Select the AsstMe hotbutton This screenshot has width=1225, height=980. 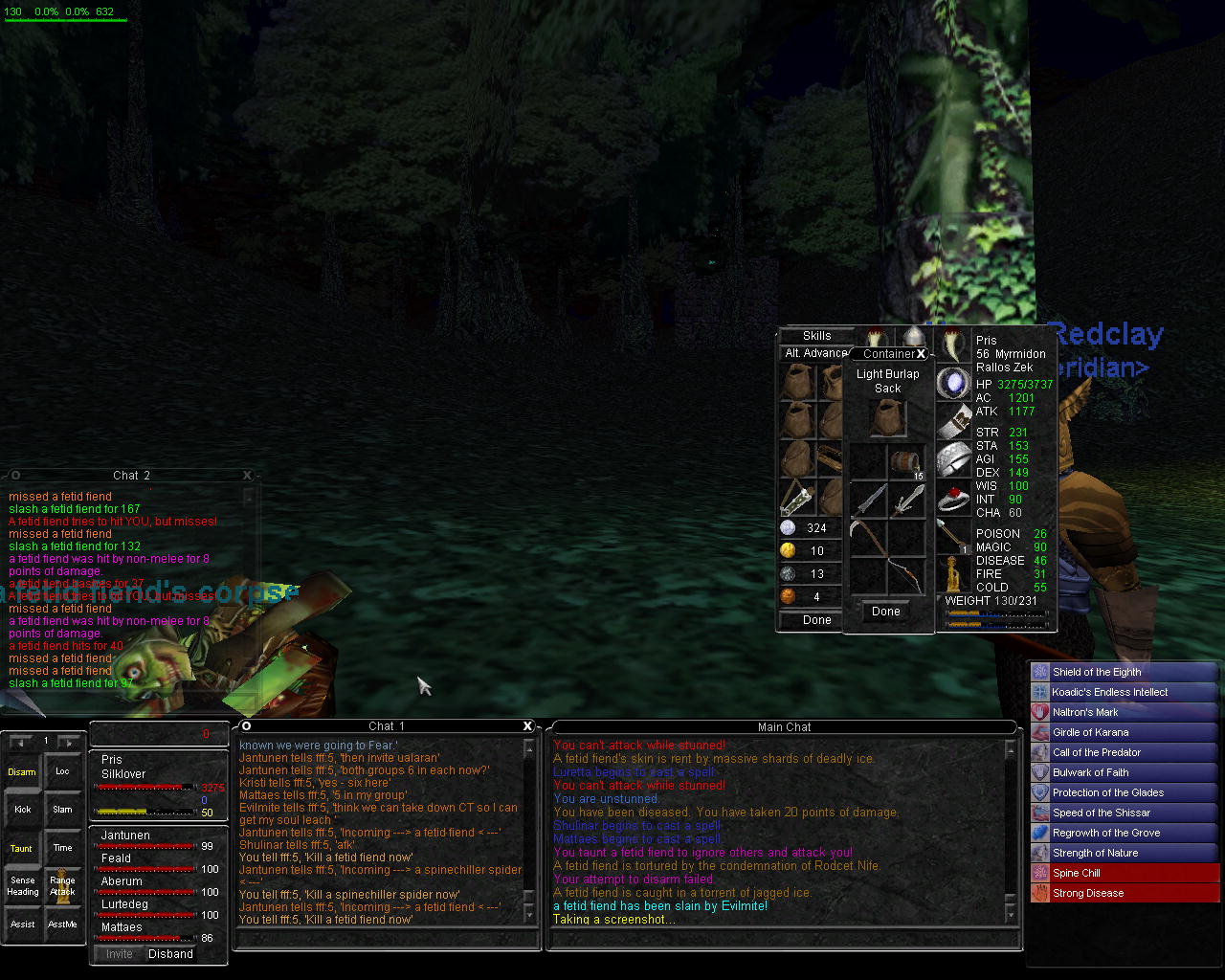(x=62, y=924)
